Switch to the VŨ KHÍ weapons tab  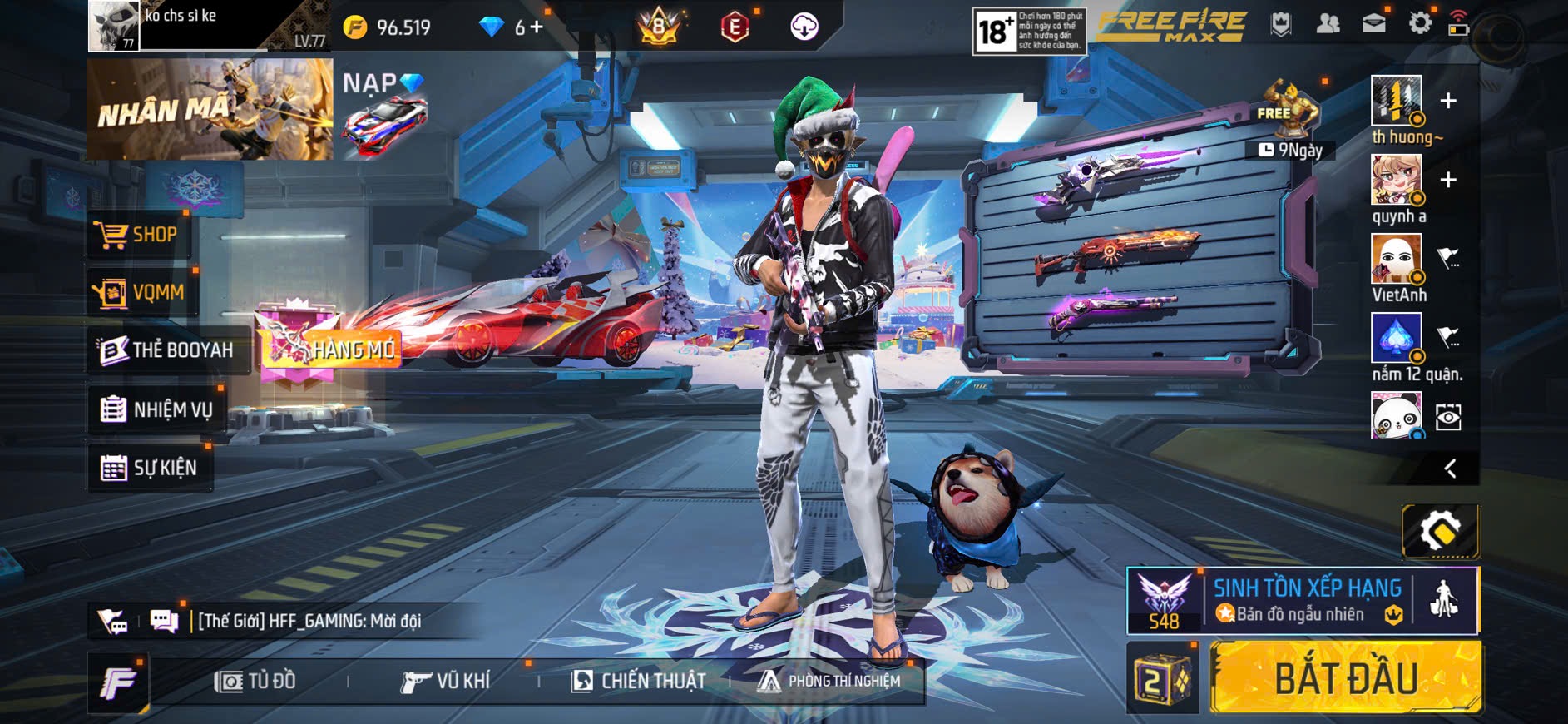(x=446, y=682)
